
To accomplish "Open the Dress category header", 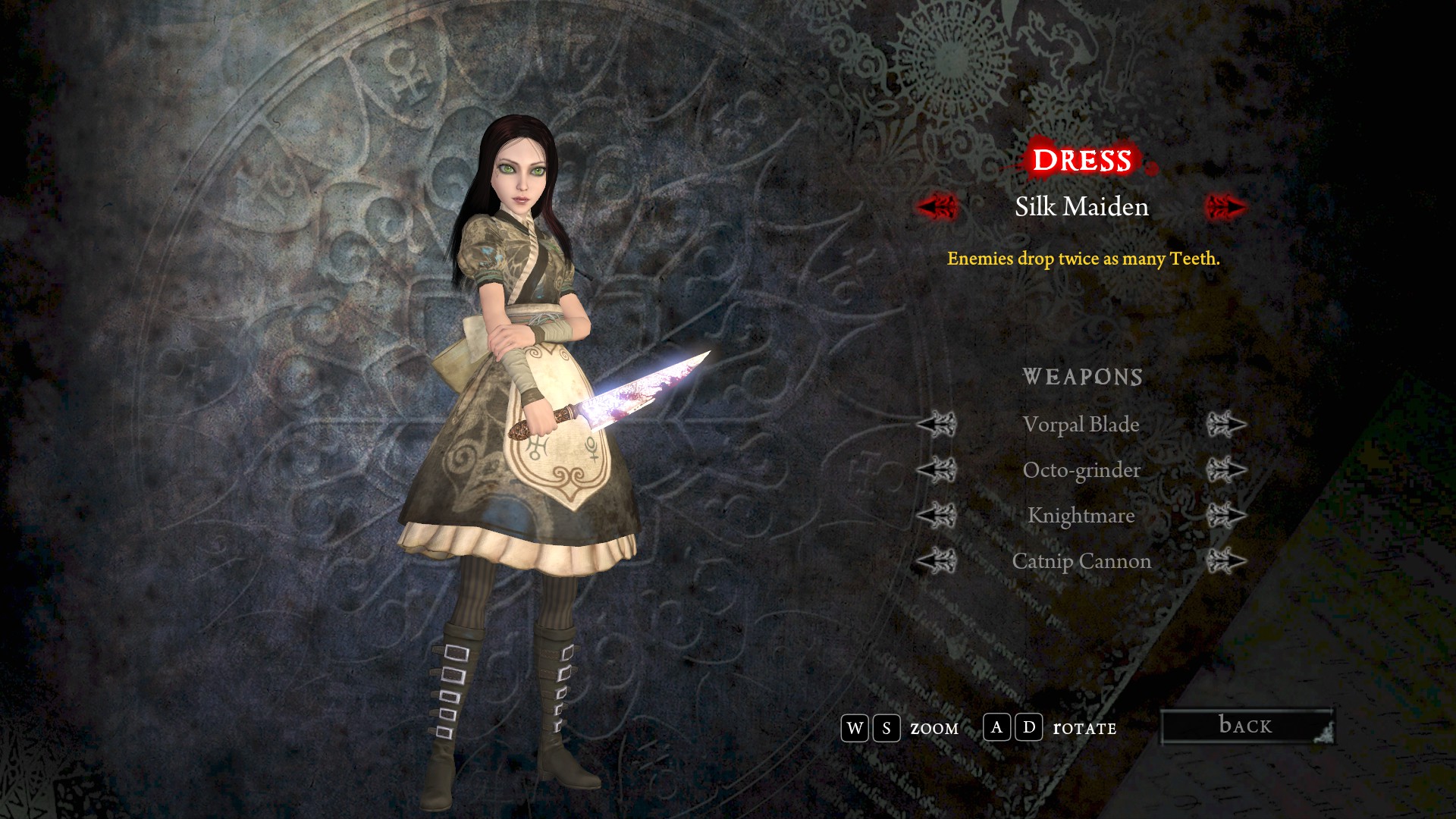I will tap(1081, 160).
